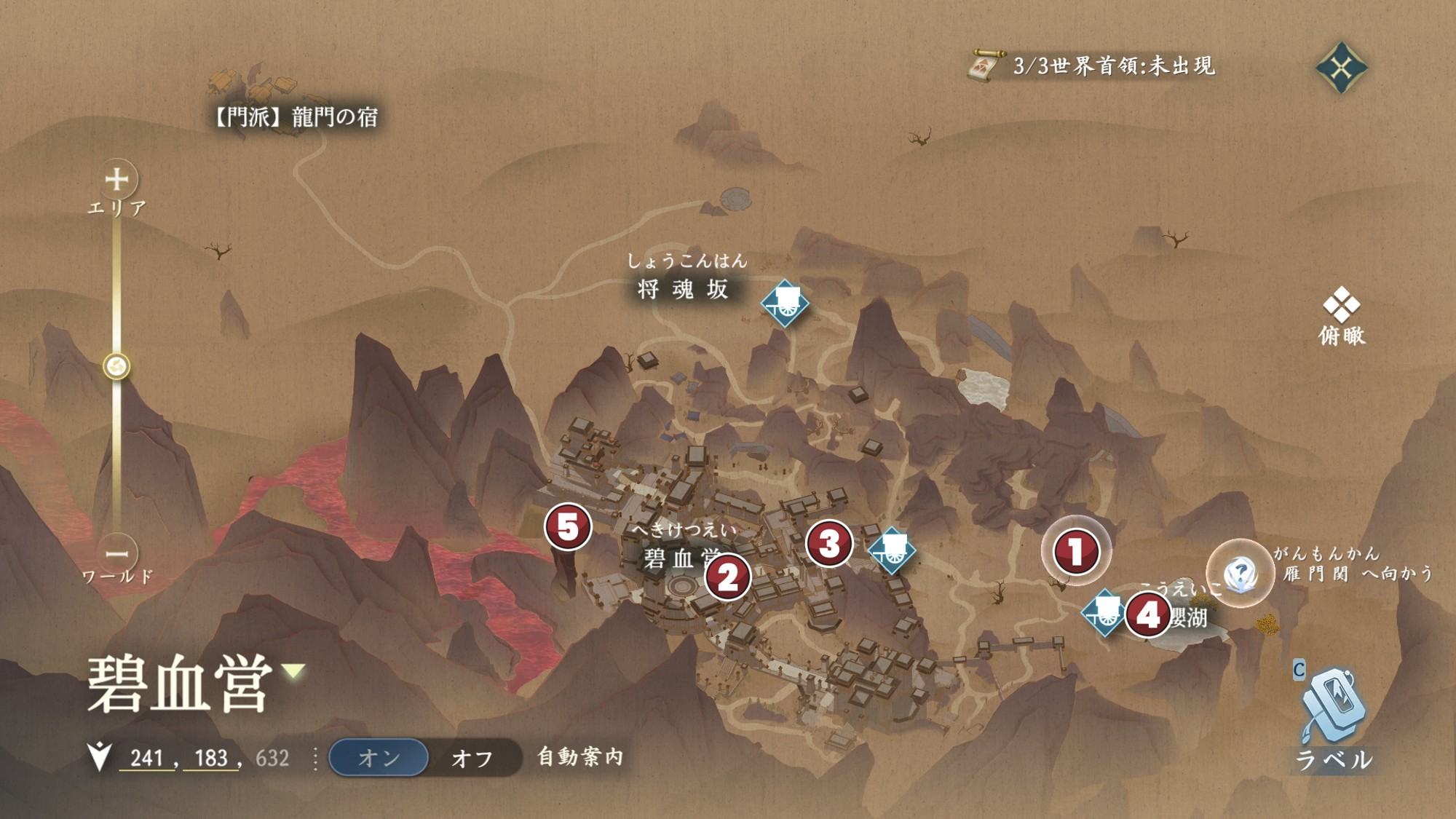Click the carriage waypoint beside marker 3

click(x=892, y=550)
